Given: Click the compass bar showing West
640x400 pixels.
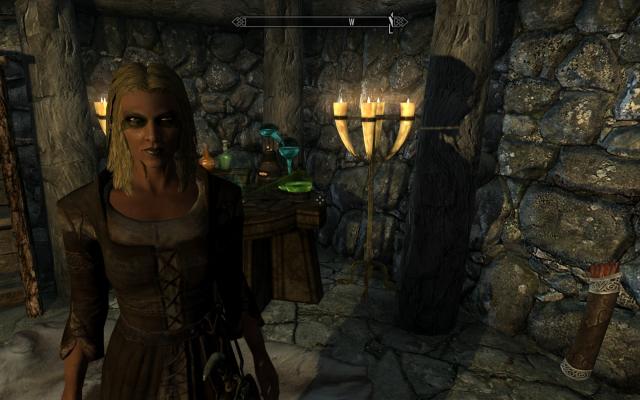Looking at the screenshot, I should [318, 21].
